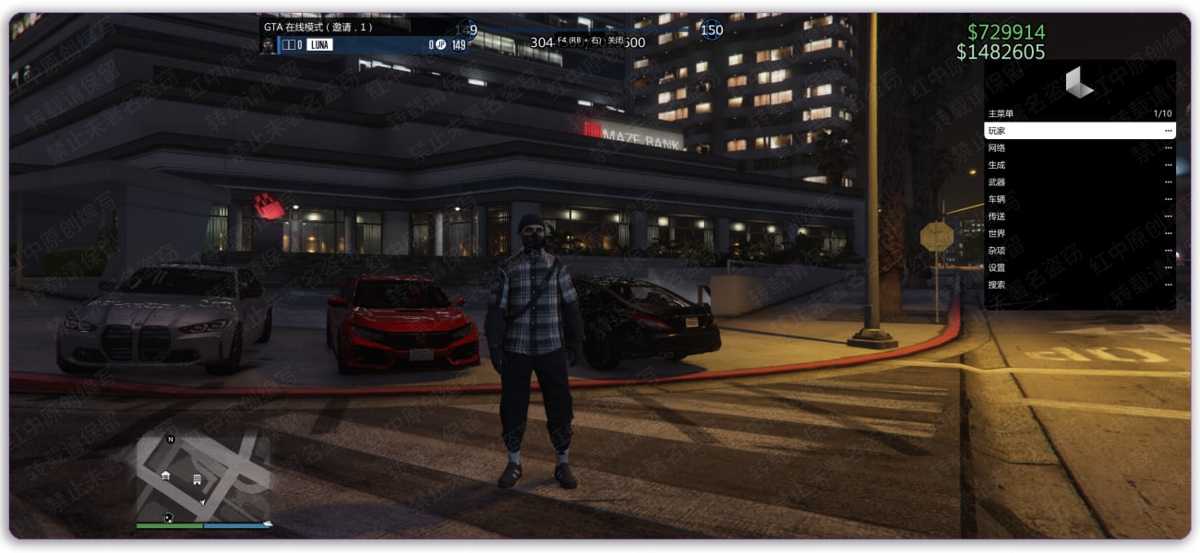Viewport: 1200px width, 553px height.
Task: Choose the 杂项 (Misc) menu entry
Action: (x=1078, y=250)
